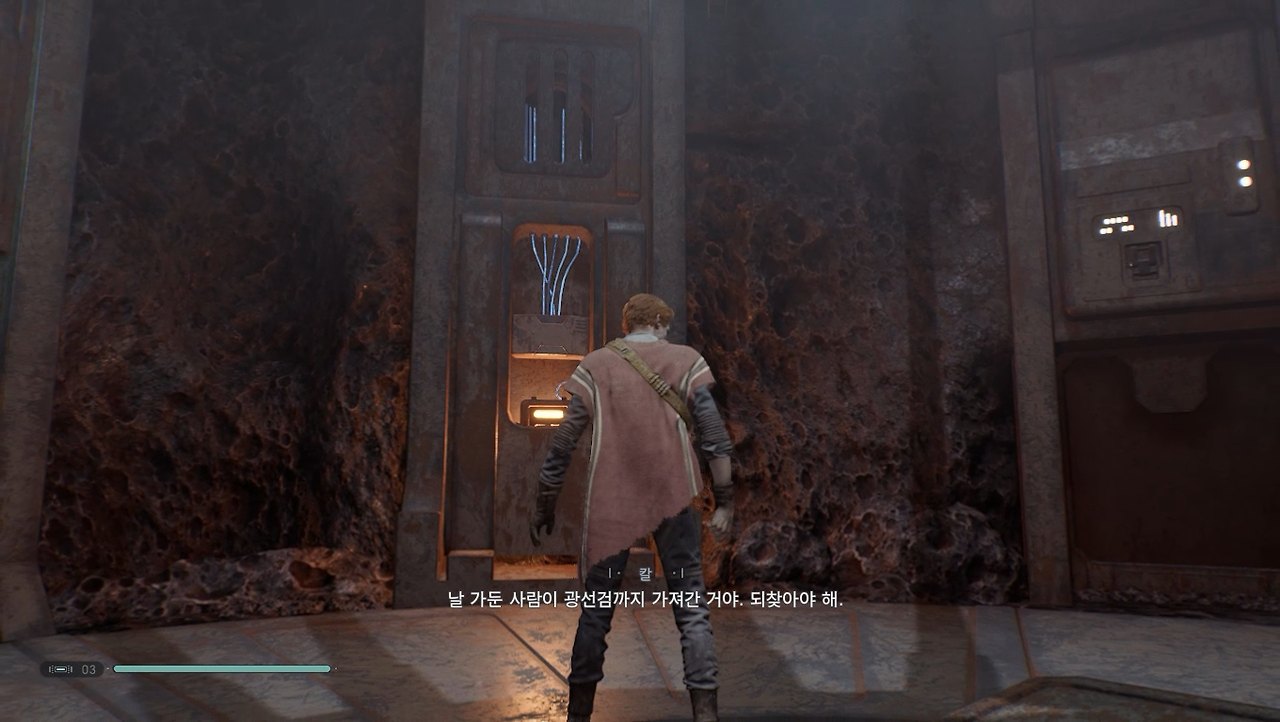Screen dimensions: 1280x722
Task: Toggle the bottom light on the door switch panel
Action: (x=1245, y=182)
